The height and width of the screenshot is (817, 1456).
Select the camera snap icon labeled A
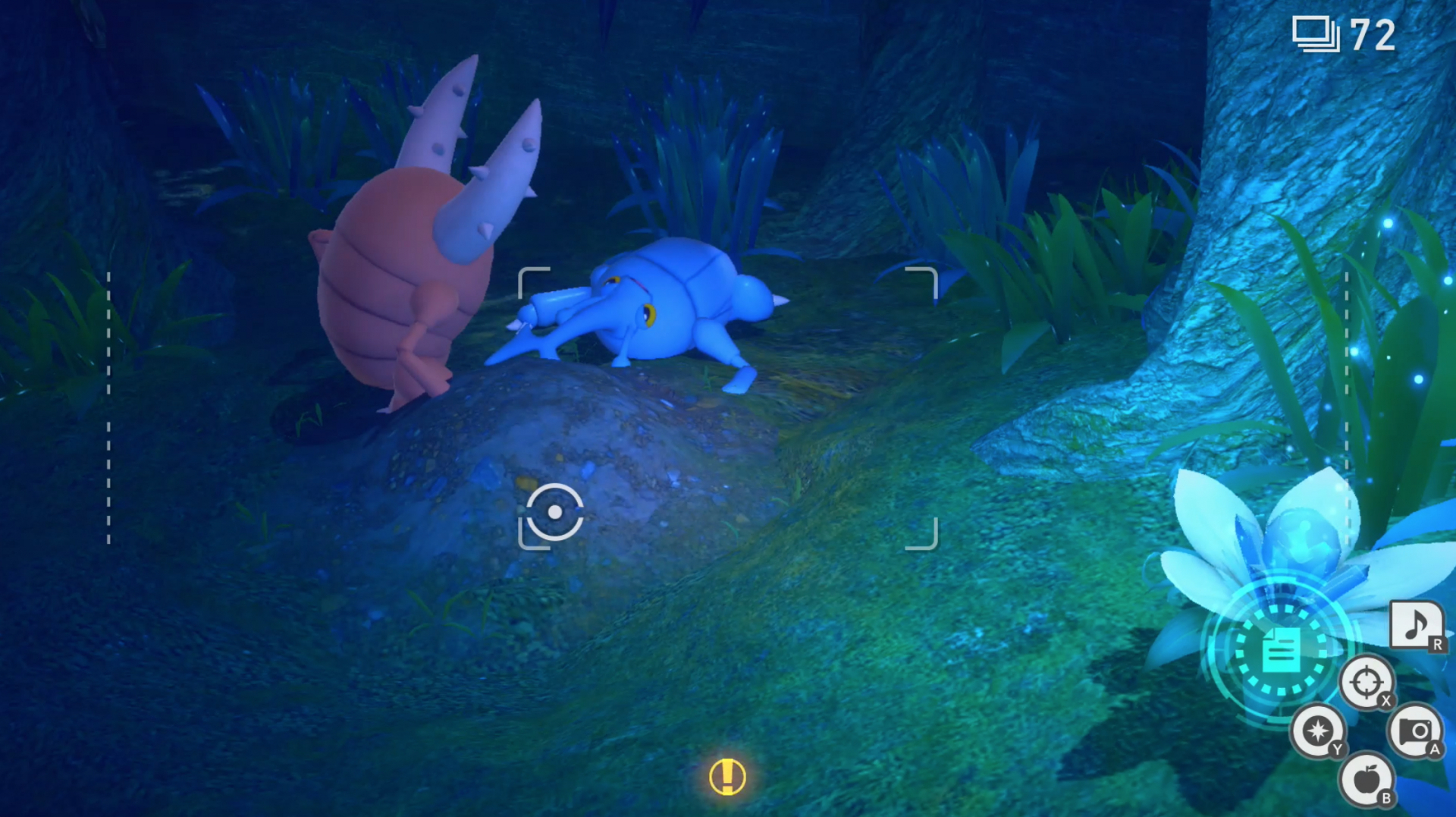(1417, 730)
